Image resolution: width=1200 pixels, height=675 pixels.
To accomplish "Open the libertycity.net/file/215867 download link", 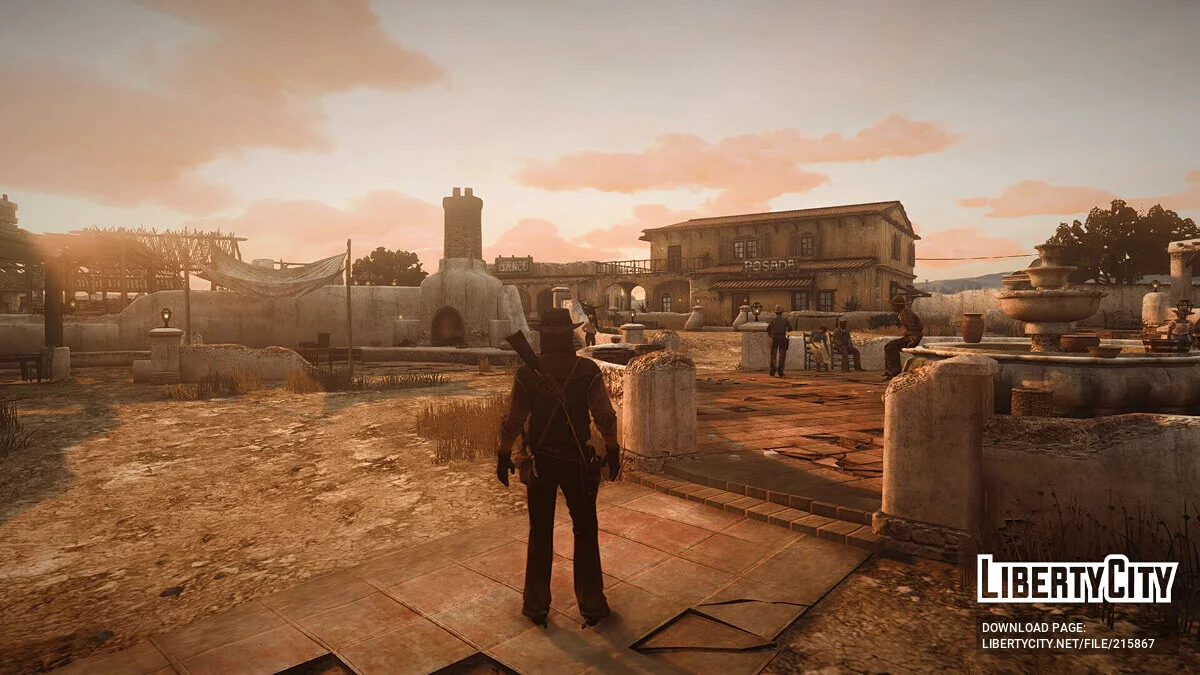I will point(1067,643).
